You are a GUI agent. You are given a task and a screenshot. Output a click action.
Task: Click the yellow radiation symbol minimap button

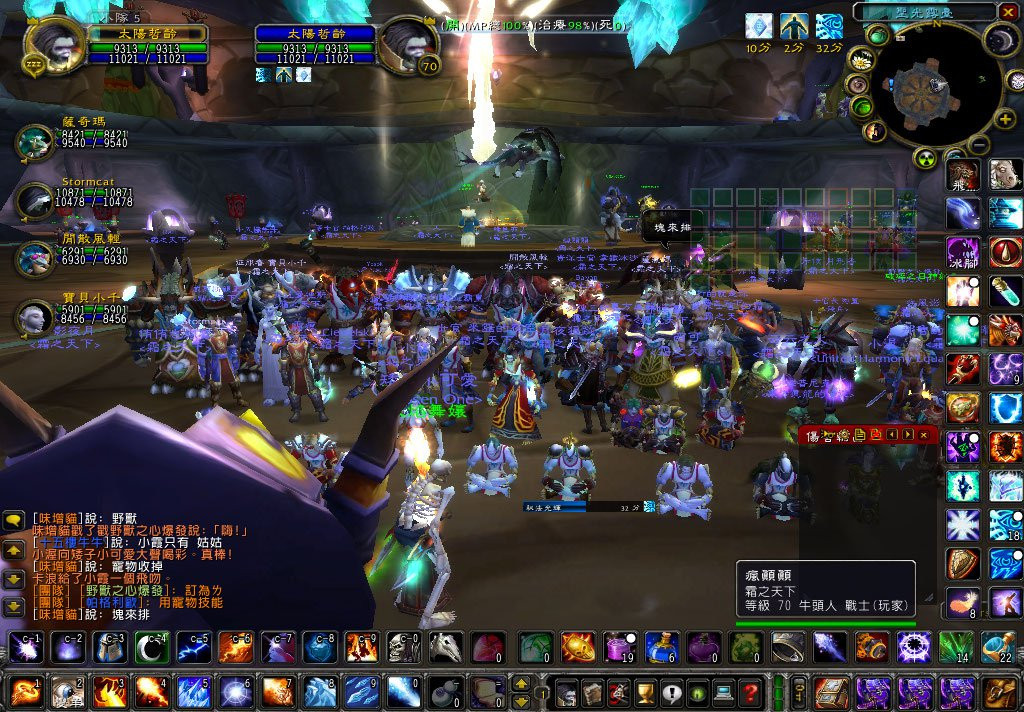click(x=925, y=158)
